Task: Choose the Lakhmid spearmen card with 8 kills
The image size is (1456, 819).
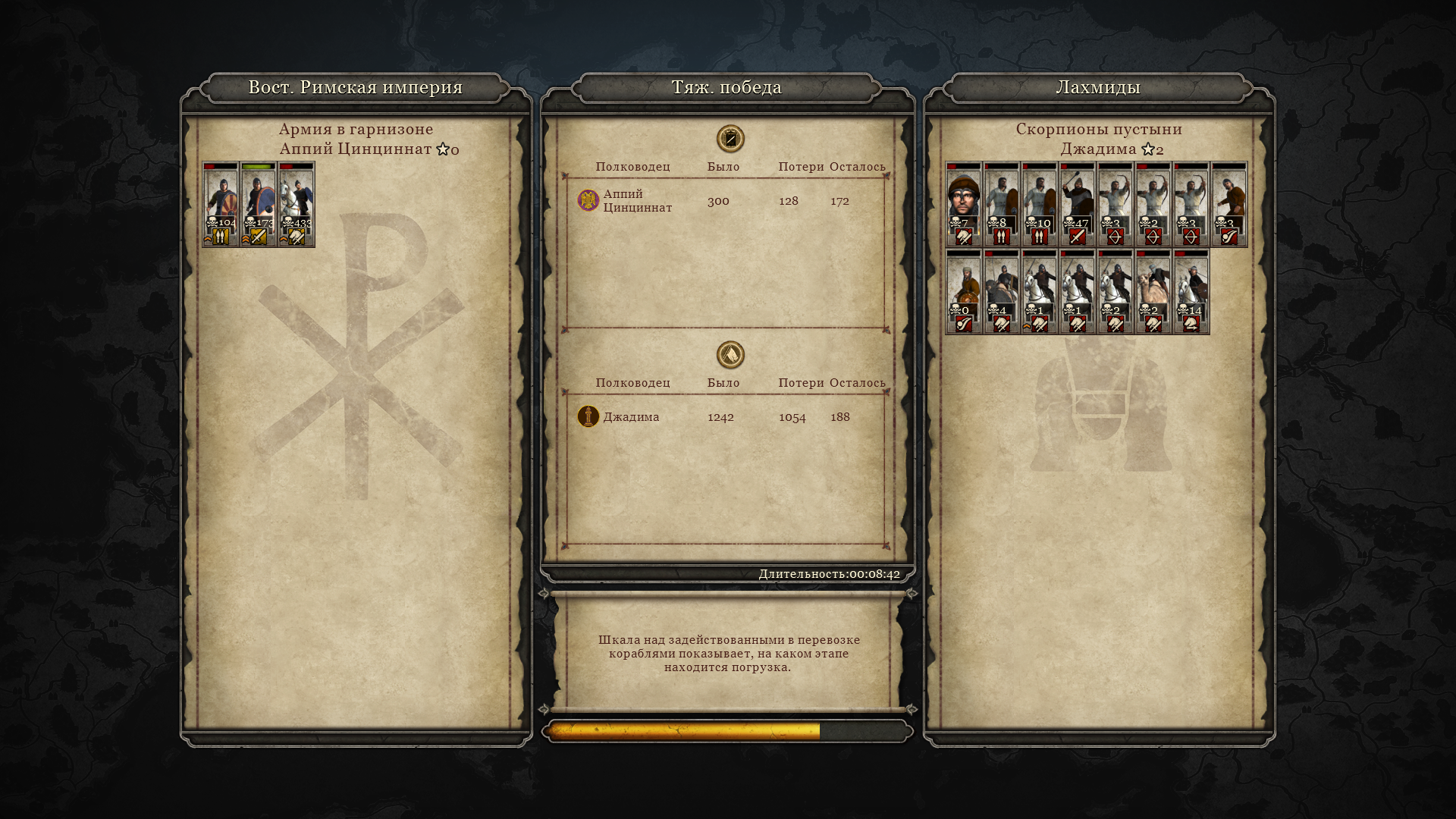Action: pyautogui.click(x=1002, y=204)
